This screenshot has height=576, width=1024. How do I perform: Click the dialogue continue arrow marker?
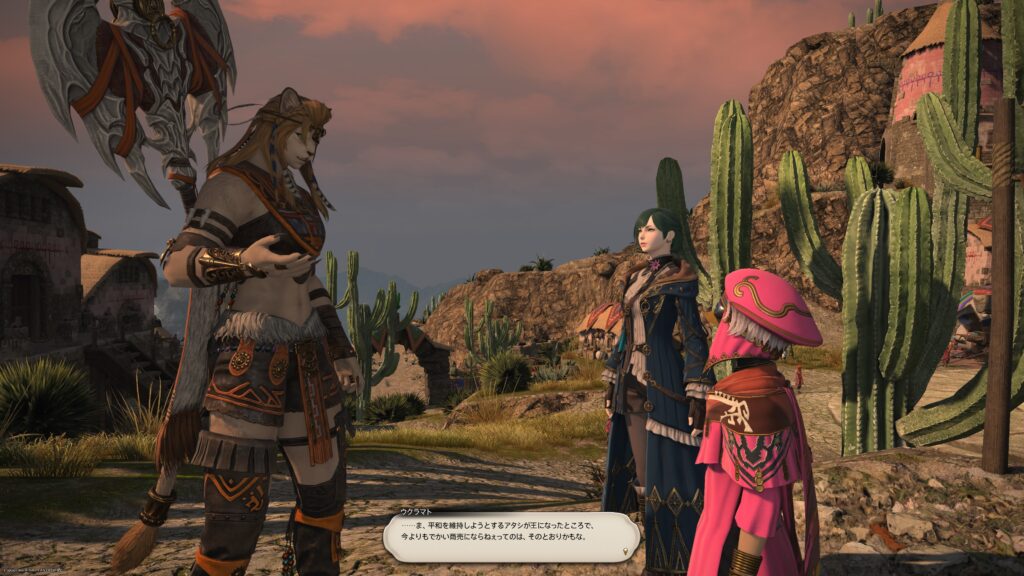tap(626, 550)
